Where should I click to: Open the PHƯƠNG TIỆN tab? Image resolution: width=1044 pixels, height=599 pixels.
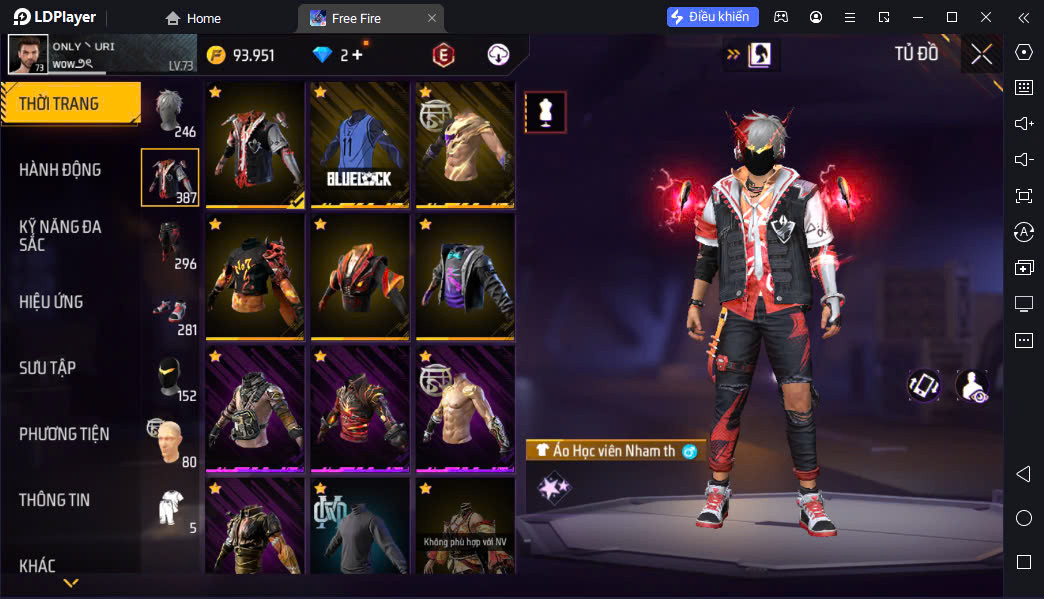(64, 434)
